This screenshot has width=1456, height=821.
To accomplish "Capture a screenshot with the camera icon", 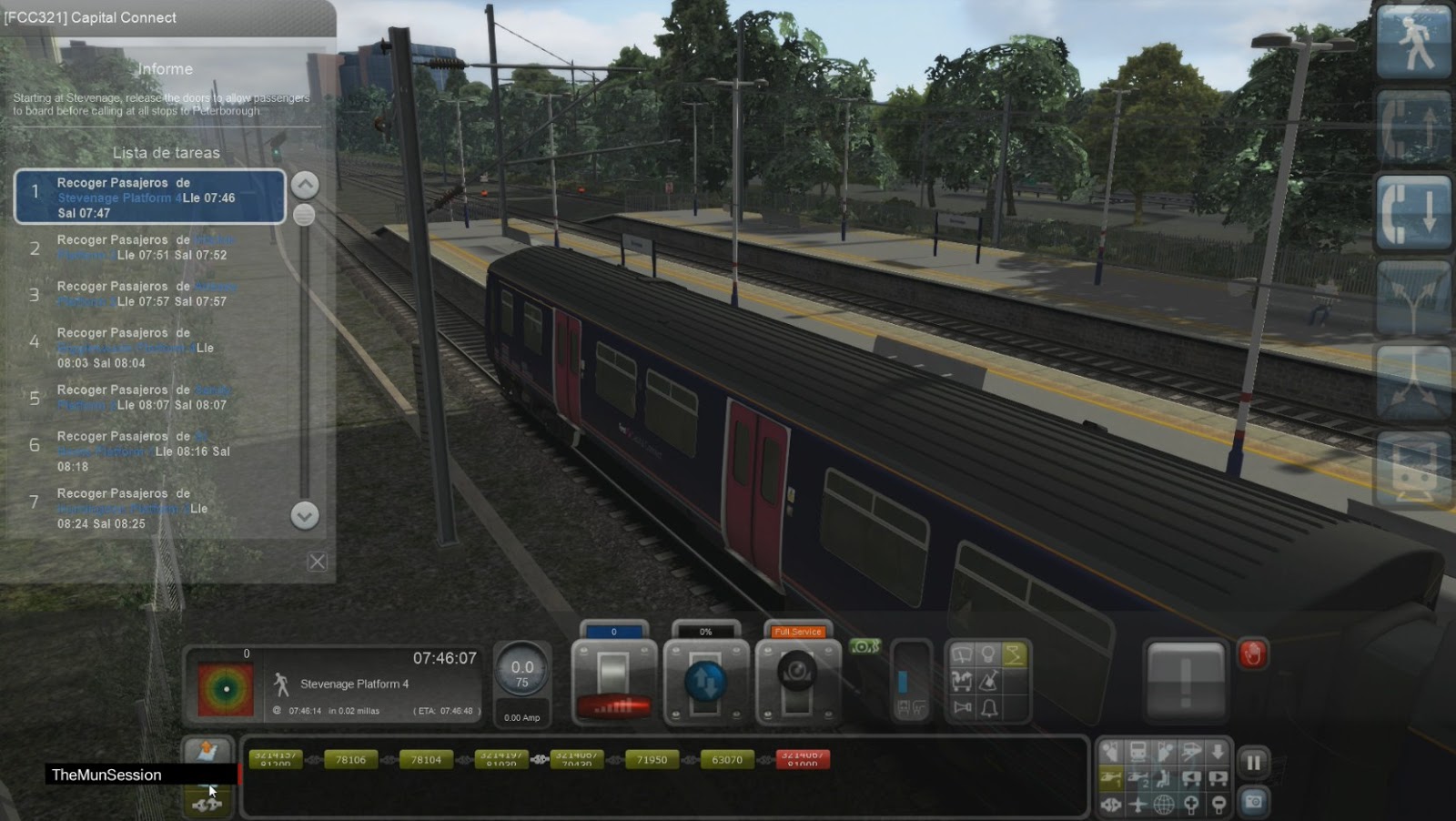I will point(1253,802).
